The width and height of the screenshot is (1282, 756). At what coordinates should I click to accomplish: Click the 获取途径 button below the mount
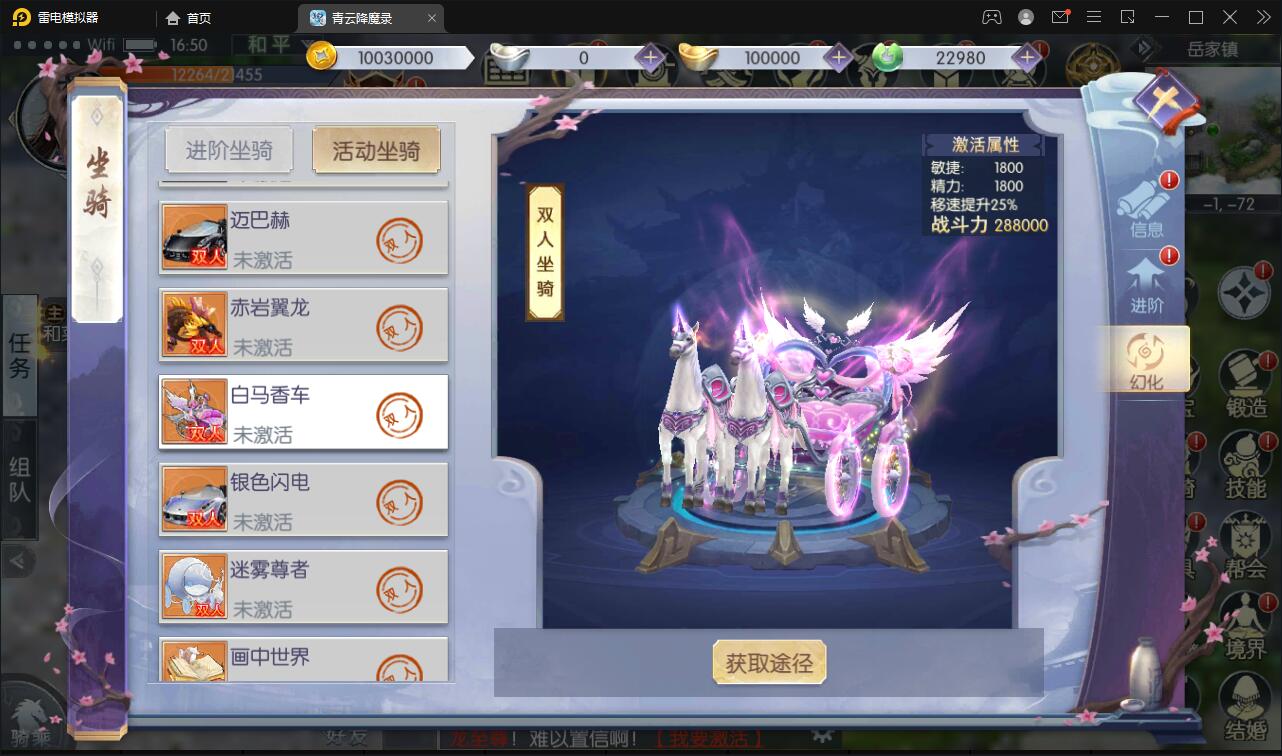pyautogui.click(x=770, y=662)
